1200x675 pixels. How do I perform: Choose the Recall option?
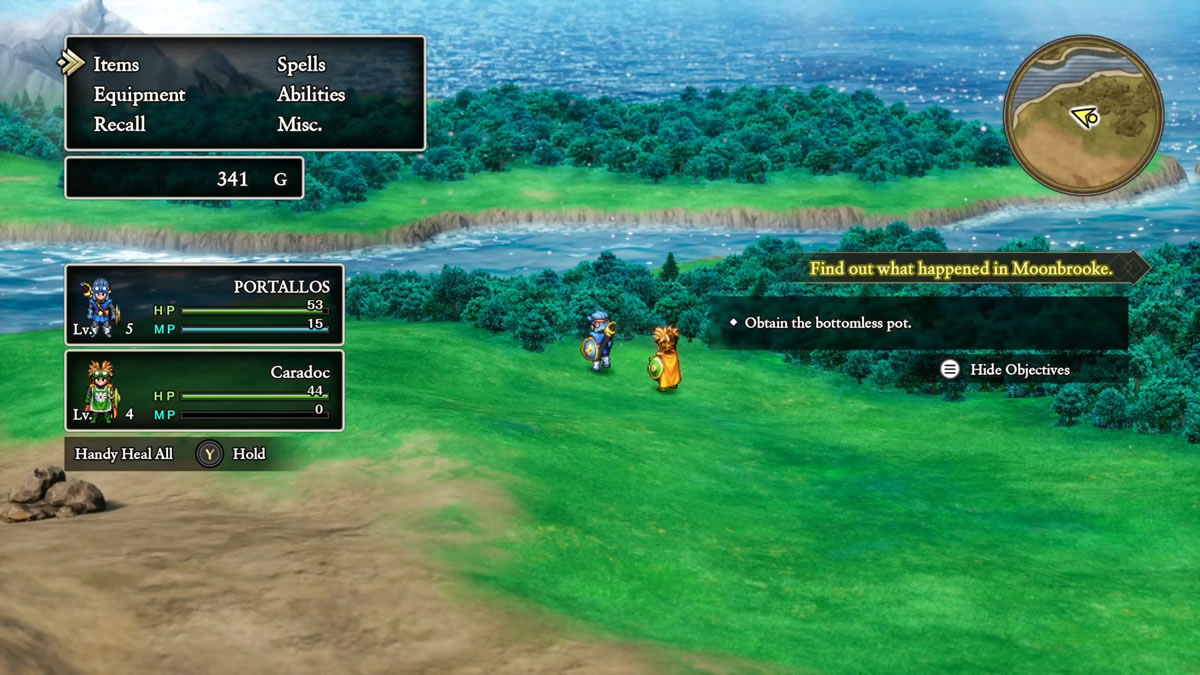coord(119,124)
